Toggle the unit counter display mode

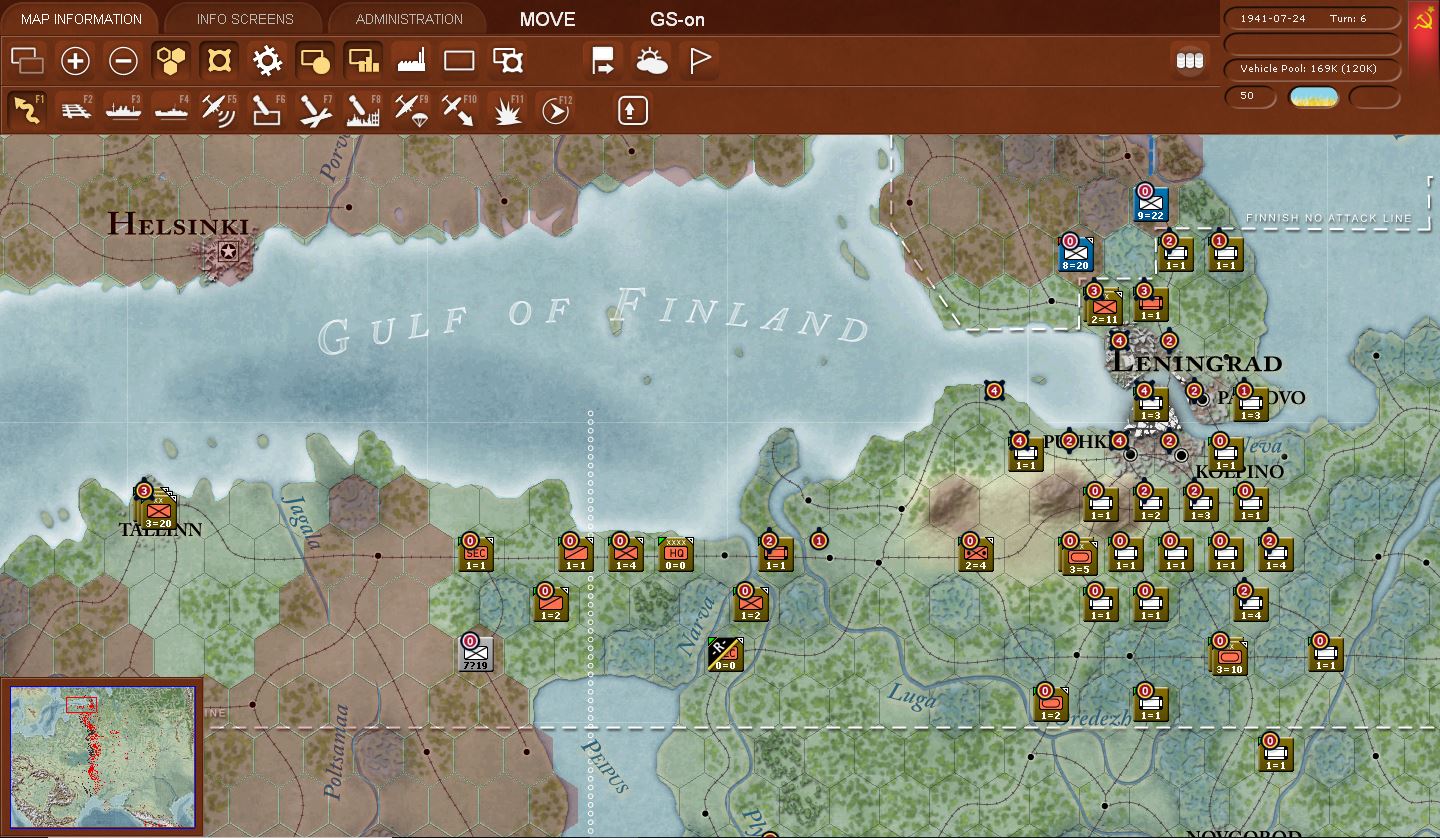tap(1189, 61)
